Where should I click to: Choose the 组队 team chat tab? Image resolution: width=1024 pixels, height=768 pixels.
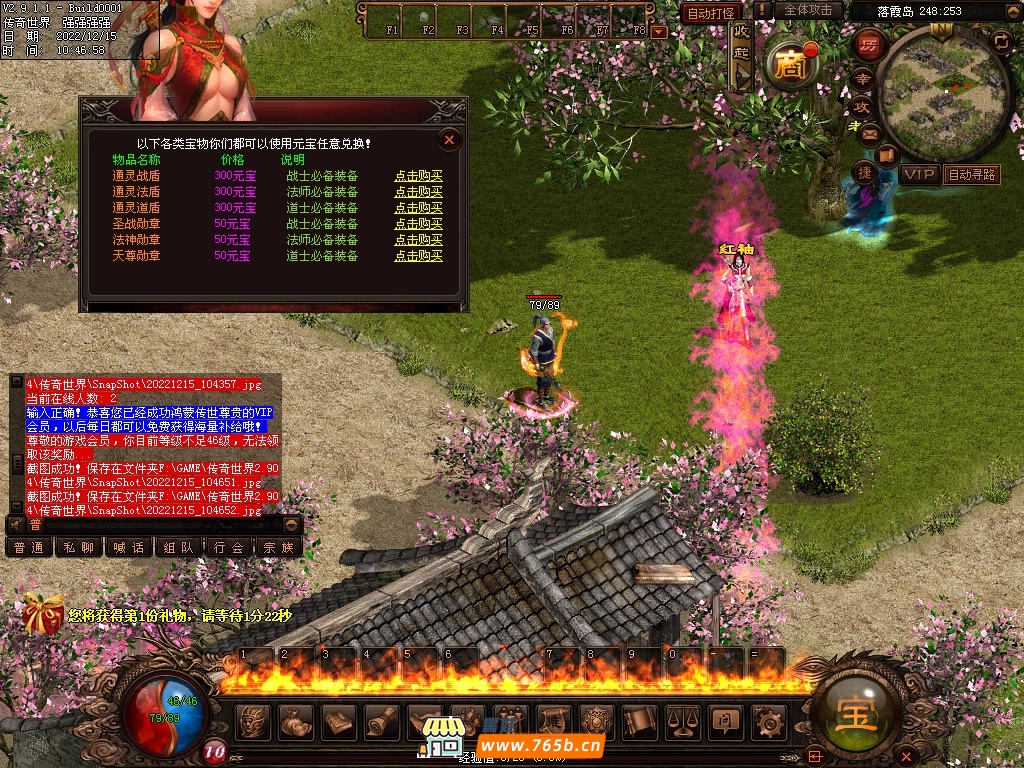[x=179, y=547]
